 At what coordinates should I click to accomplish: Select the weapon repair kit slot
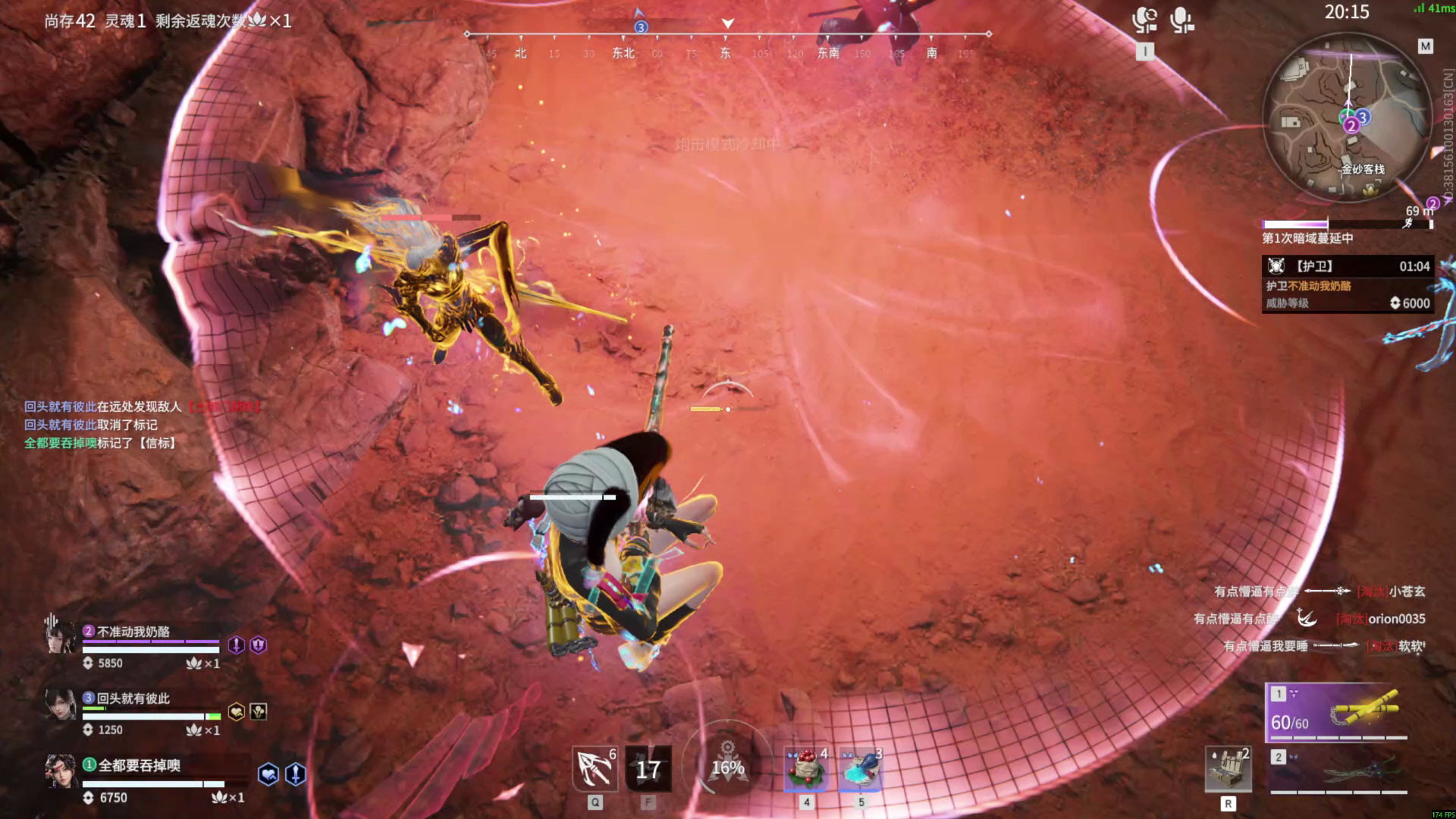pos(1228,769)
